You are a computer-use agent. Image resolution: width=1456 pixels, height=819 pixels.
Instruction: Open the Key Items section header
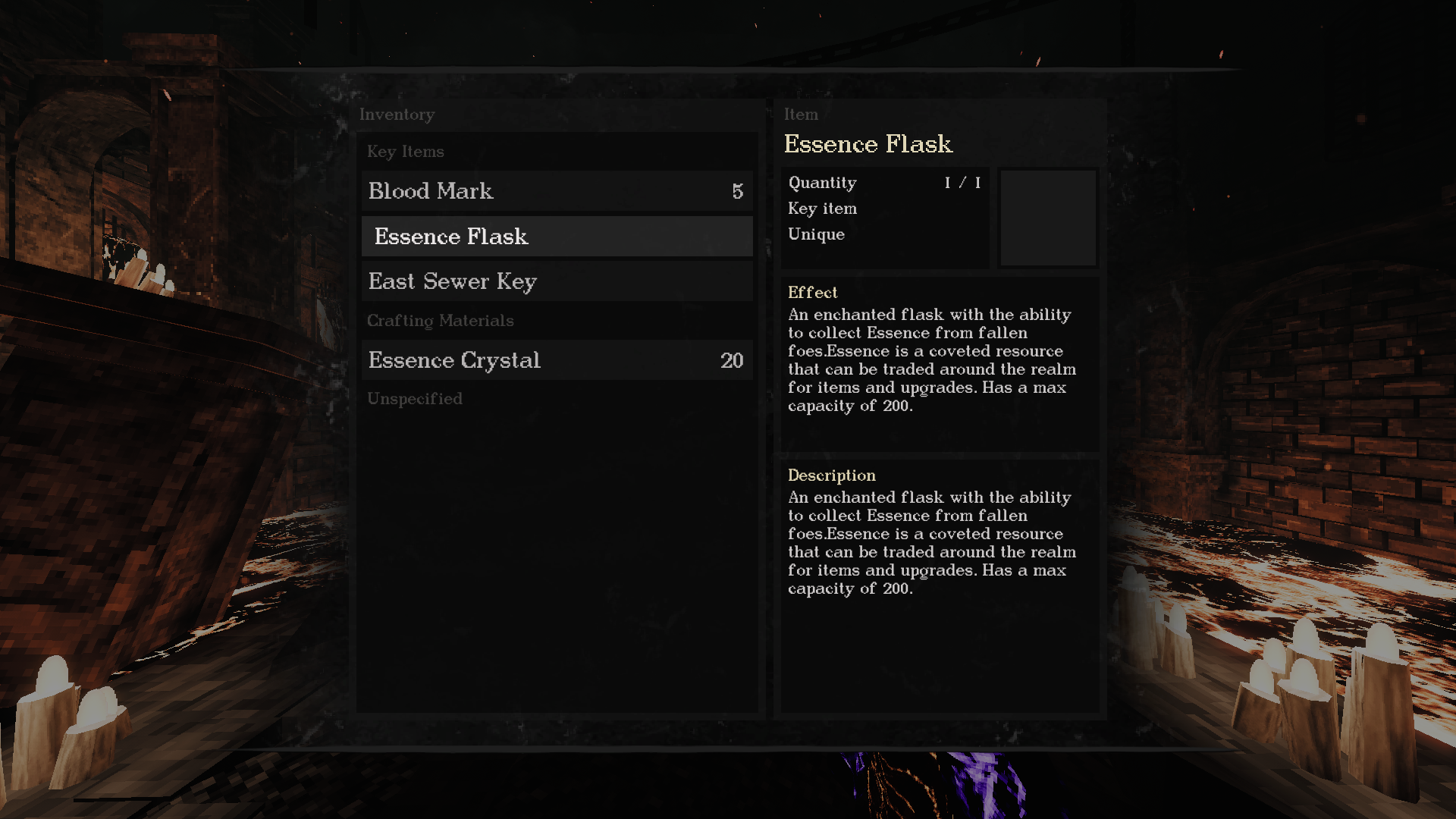(406, 152)
